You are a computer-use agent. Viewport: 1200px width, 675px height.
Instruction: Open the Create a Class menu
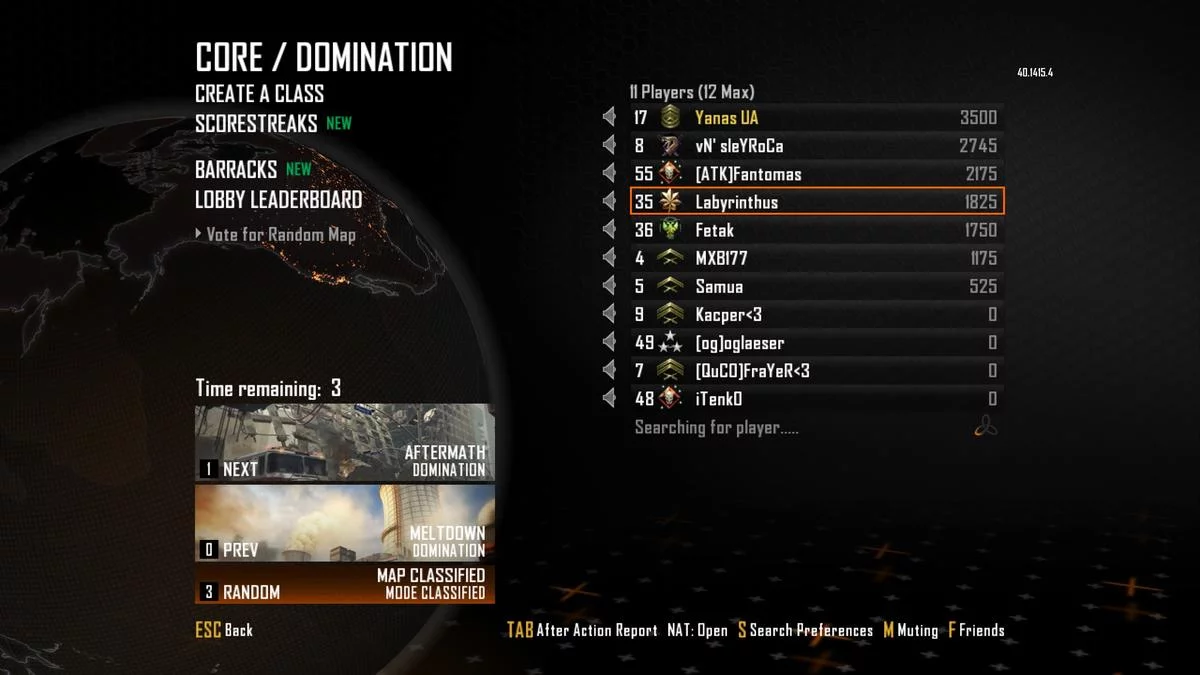click(x=259, y=94)
